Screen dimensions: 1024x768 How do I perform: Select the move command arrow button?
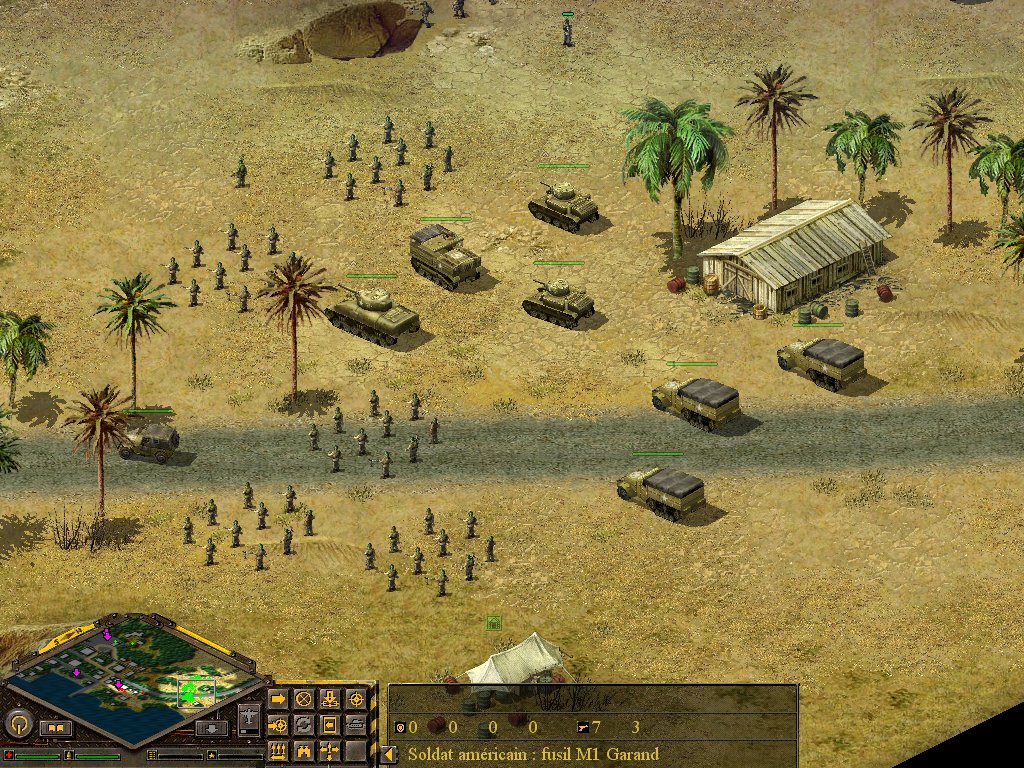pyautogui.click(x=278, y=698)
